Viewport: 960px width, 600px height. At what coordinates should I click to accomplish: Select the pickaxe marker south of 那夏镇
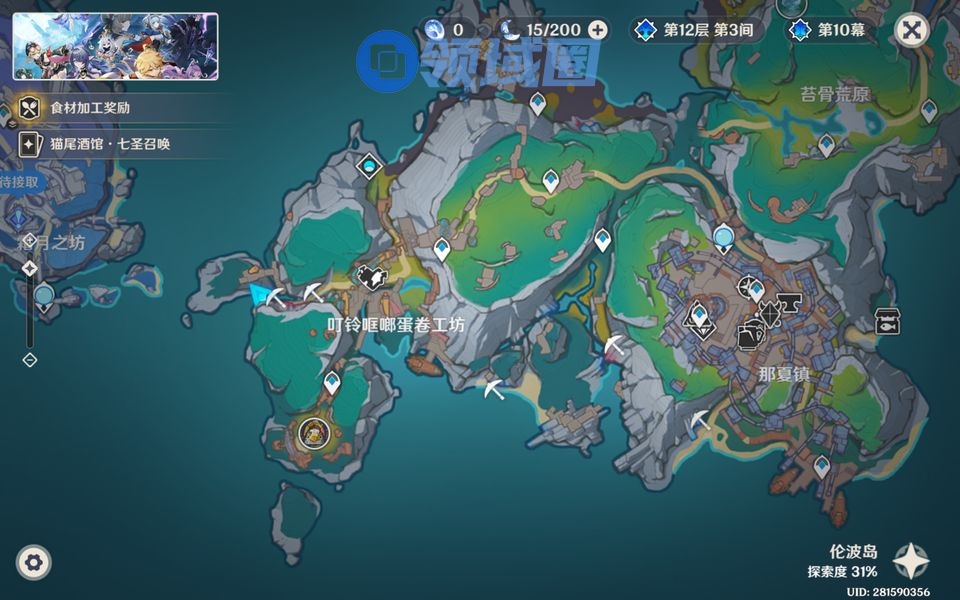pyautogui.click(x=701, y=420)
